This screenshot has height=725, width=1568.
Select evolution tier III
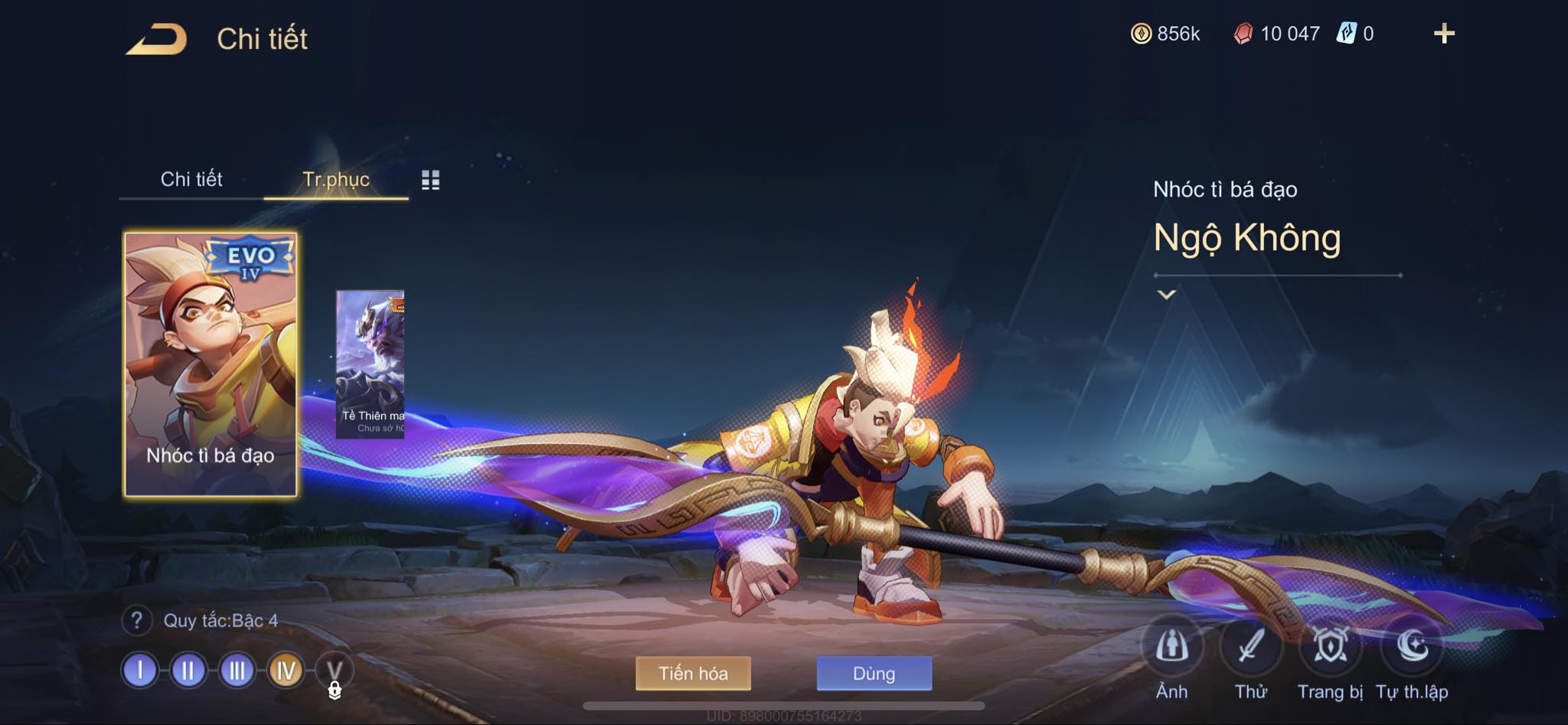(x=237, y=671)
